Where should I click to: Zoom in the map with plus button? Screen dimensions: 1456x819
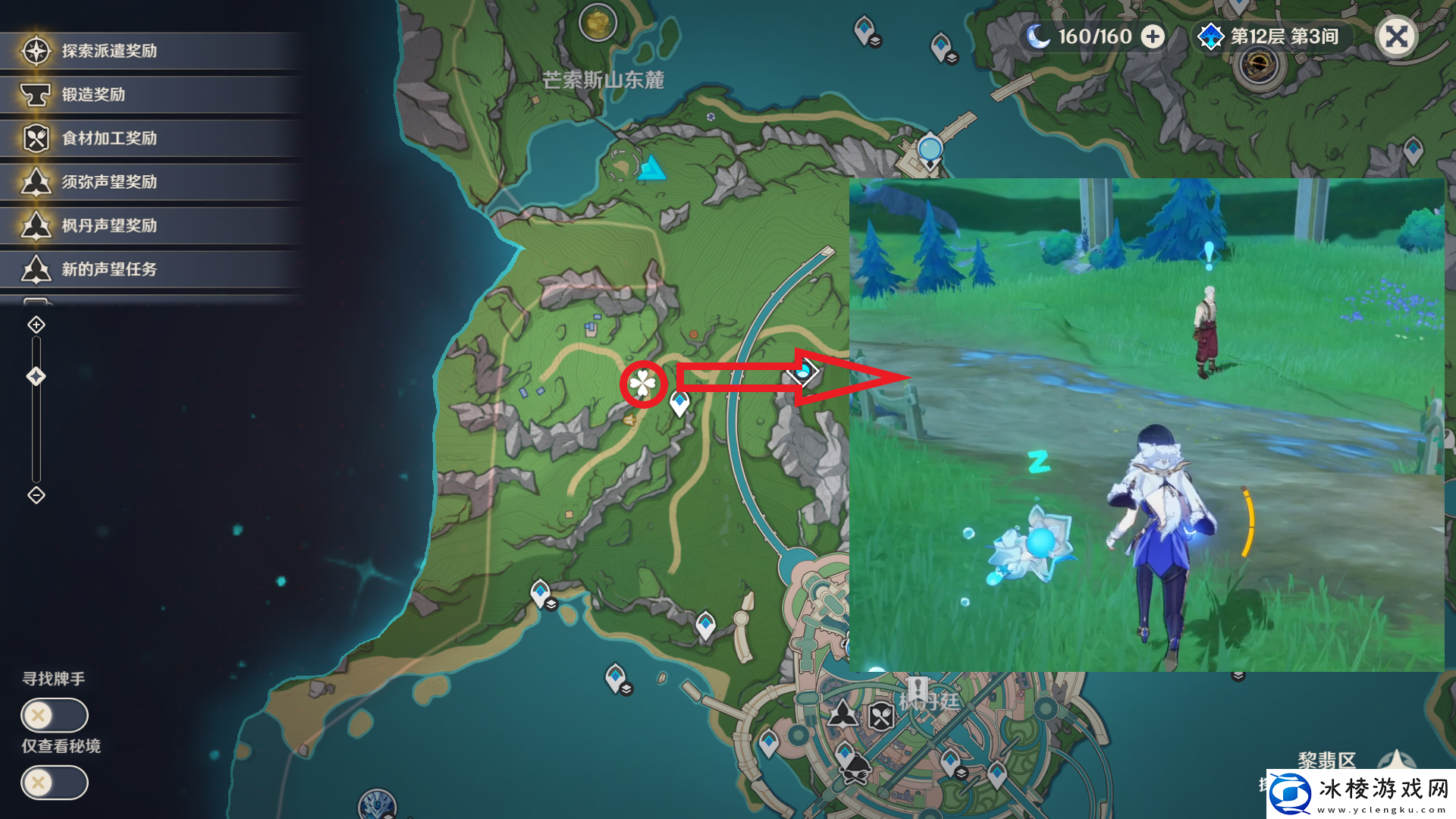[x=36, y=325]
